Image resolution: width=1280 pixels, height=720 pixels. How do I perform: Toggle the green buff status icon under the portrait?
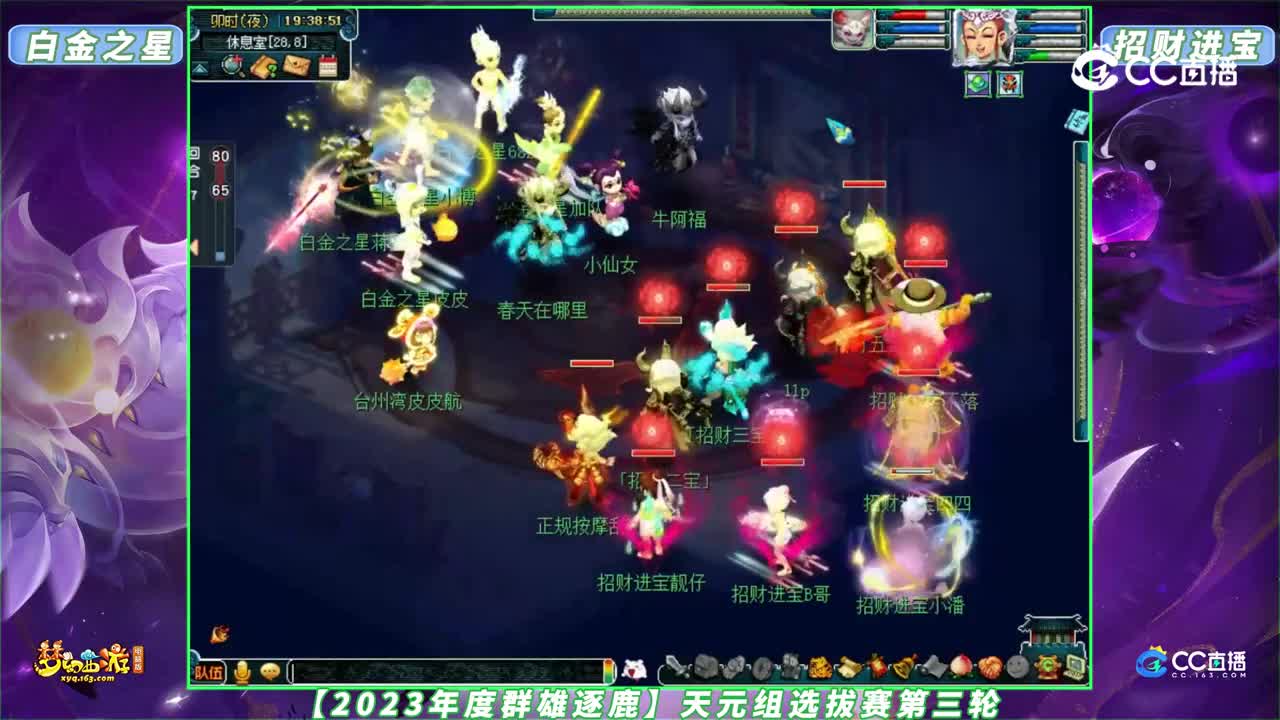(978, 85)
